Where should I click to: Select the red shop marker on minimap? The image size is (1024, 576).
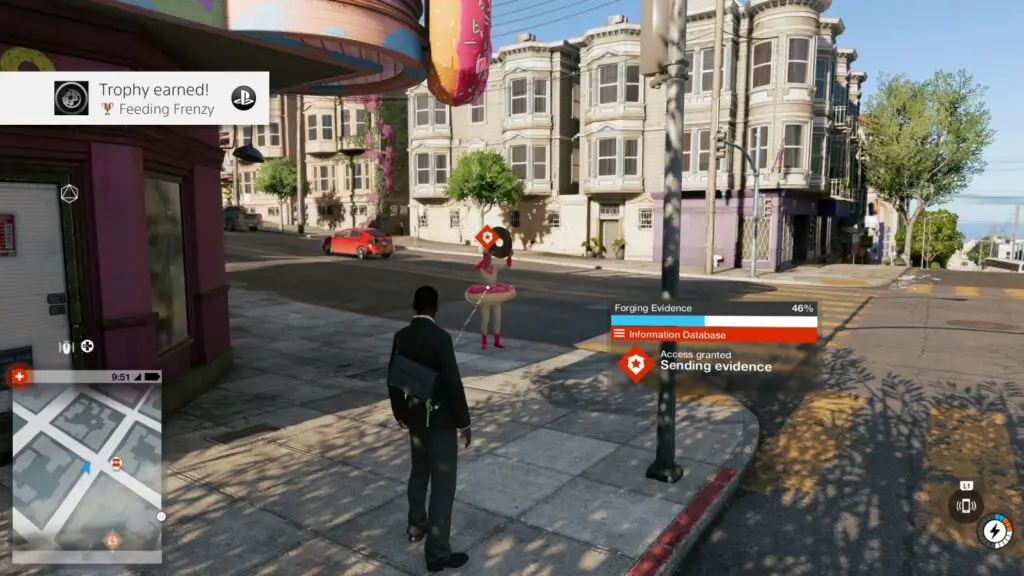click(116, 462)
